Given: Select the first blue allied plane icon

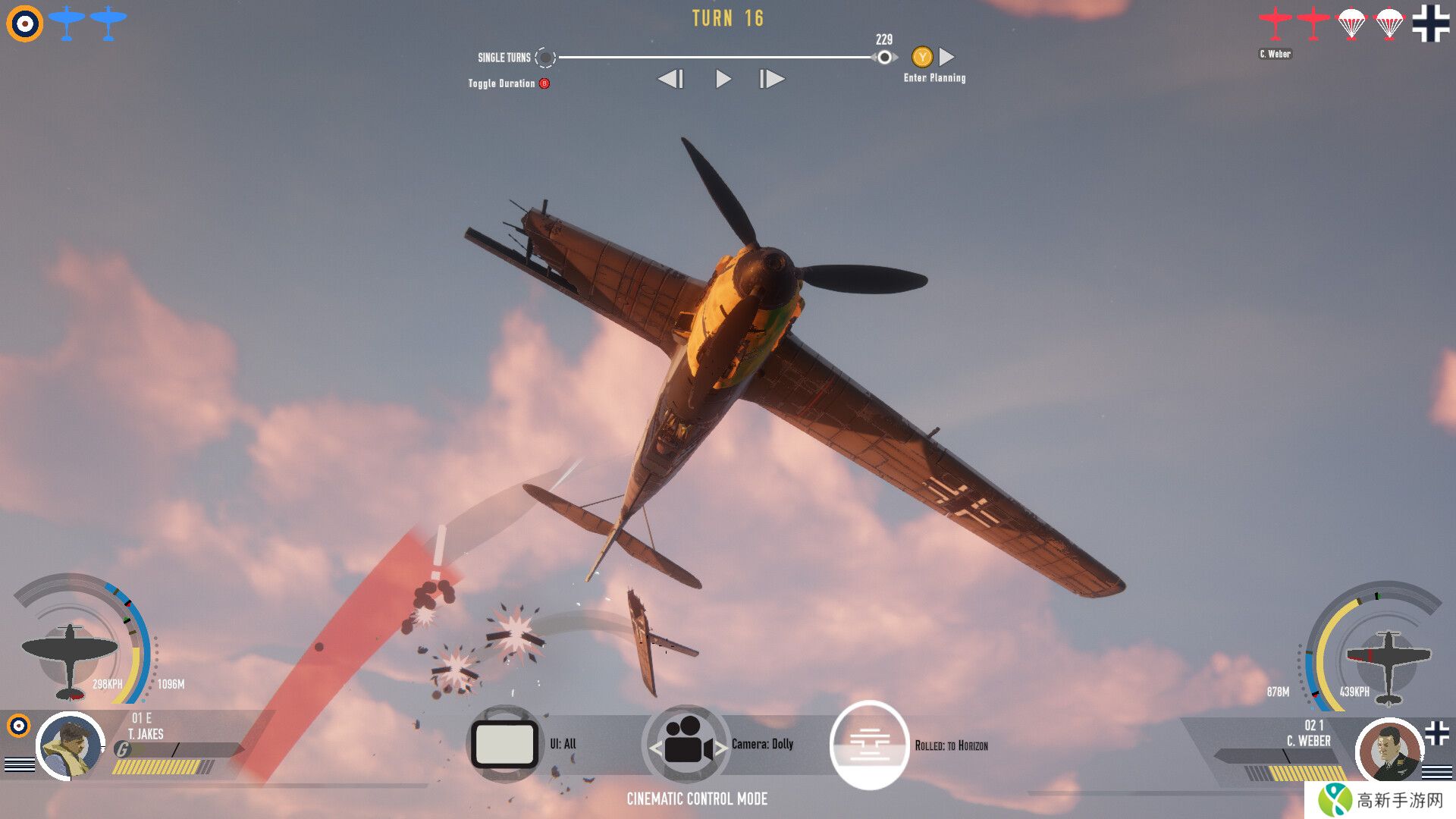Looking at the screenshot, I should pos(67,23).
